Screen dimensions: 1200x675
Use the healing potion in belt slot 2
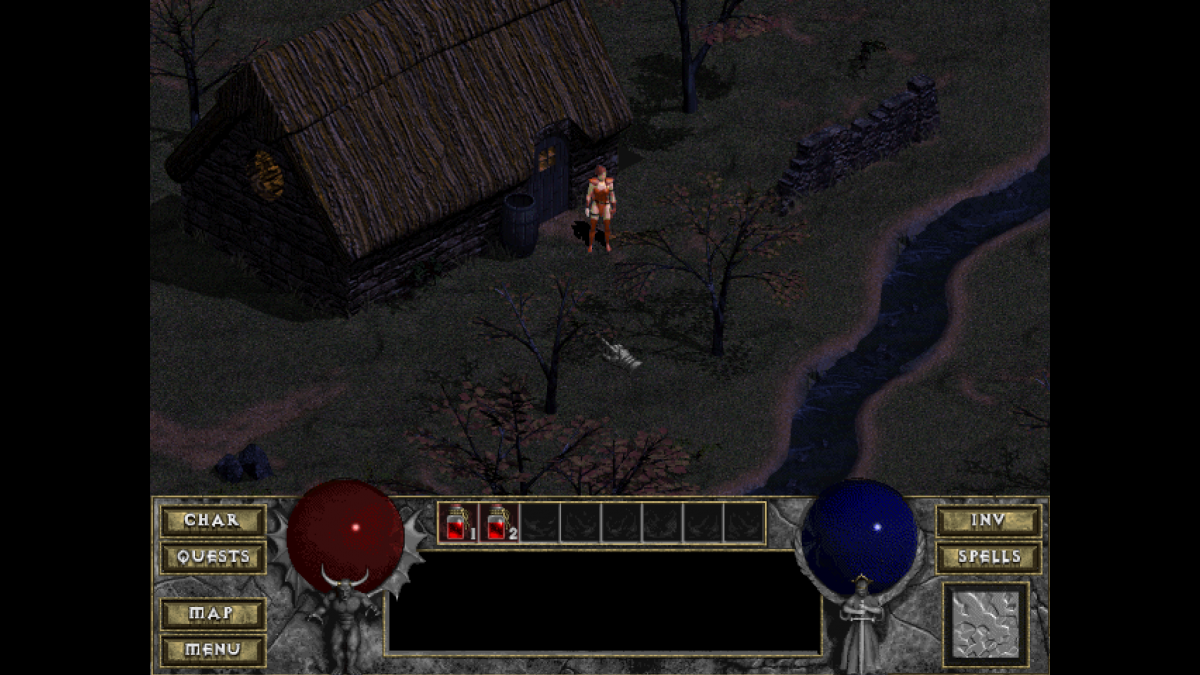click(x=499, y=523)
